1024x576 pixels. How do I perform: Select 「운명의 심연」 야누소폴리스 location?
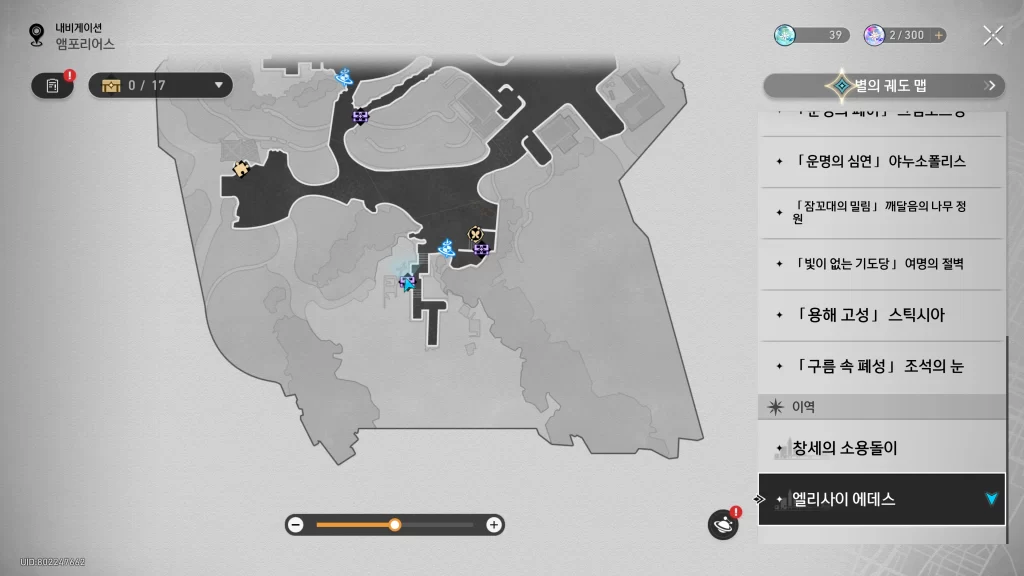tap(880, 161)
